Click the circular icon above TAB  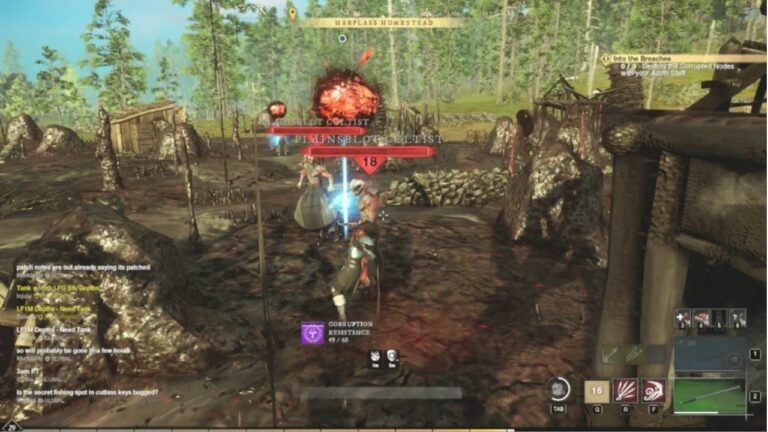(559, 389)
